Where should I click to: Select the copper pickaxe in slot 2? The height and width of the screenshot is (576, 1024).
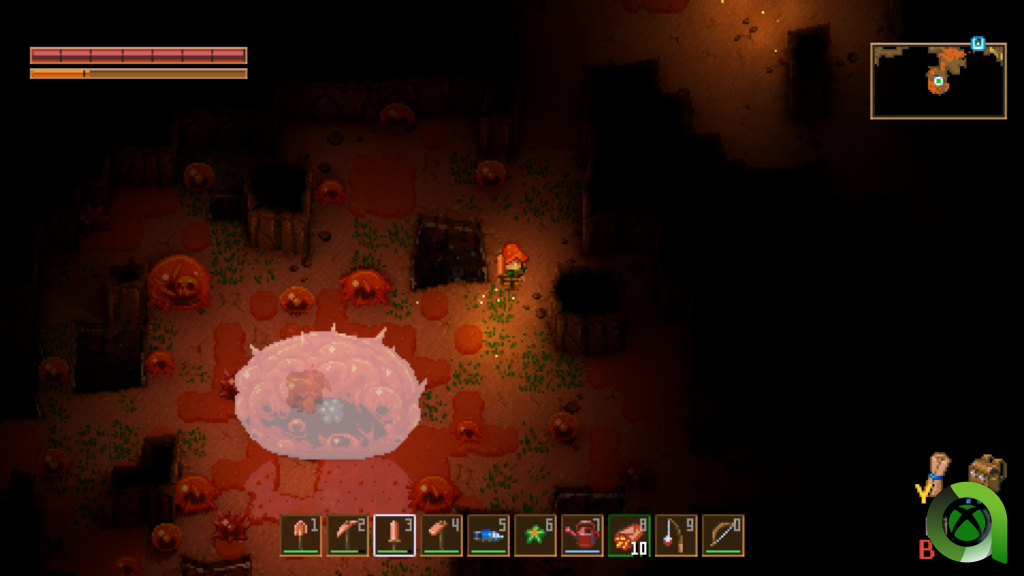click(348, 535)
